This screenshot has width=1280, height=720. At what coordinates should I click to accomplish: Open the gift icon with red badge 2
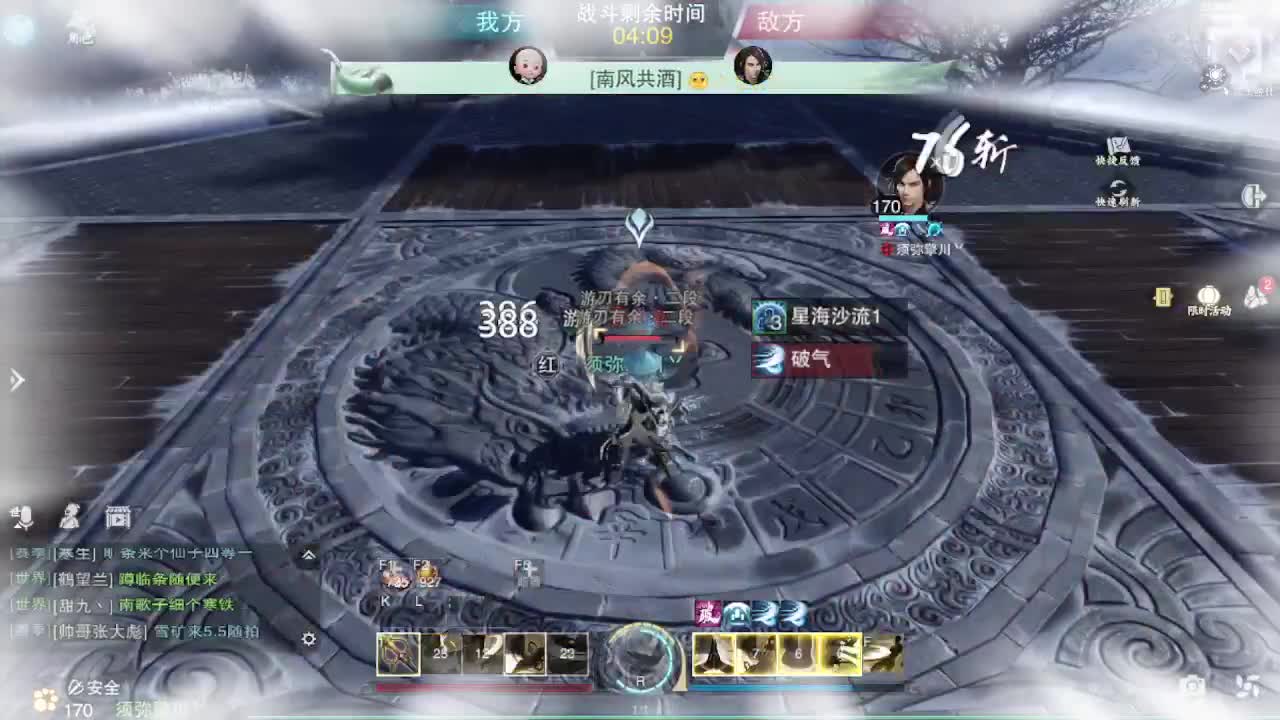[1254, 295]
